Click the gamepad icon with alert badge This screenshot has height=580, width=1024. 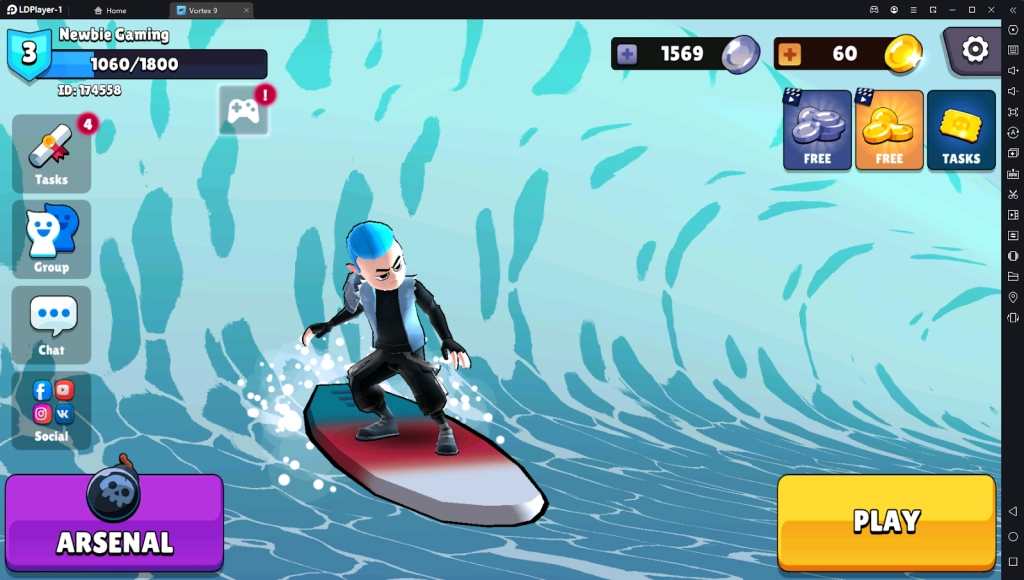[x=243, y=110]
